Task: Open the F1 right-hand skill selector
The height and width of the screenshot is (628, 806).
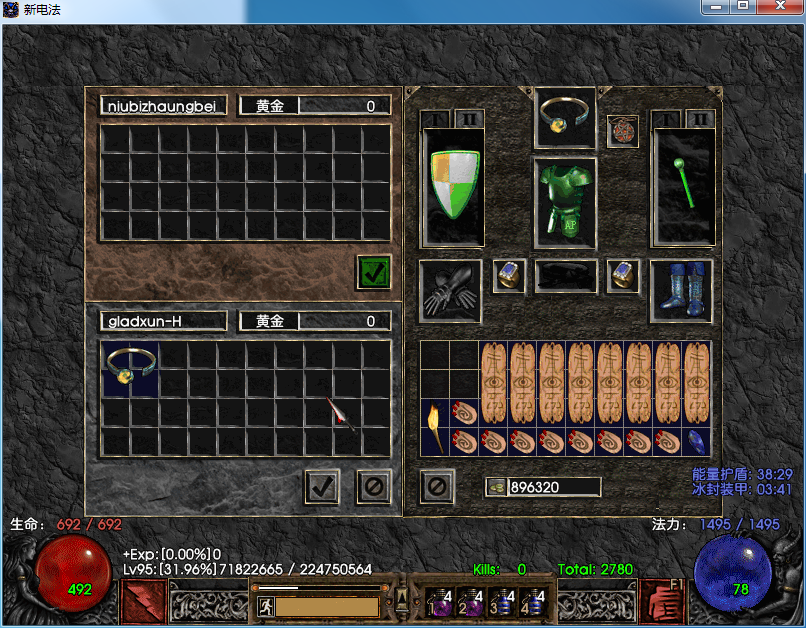Action: coord(661,598)
